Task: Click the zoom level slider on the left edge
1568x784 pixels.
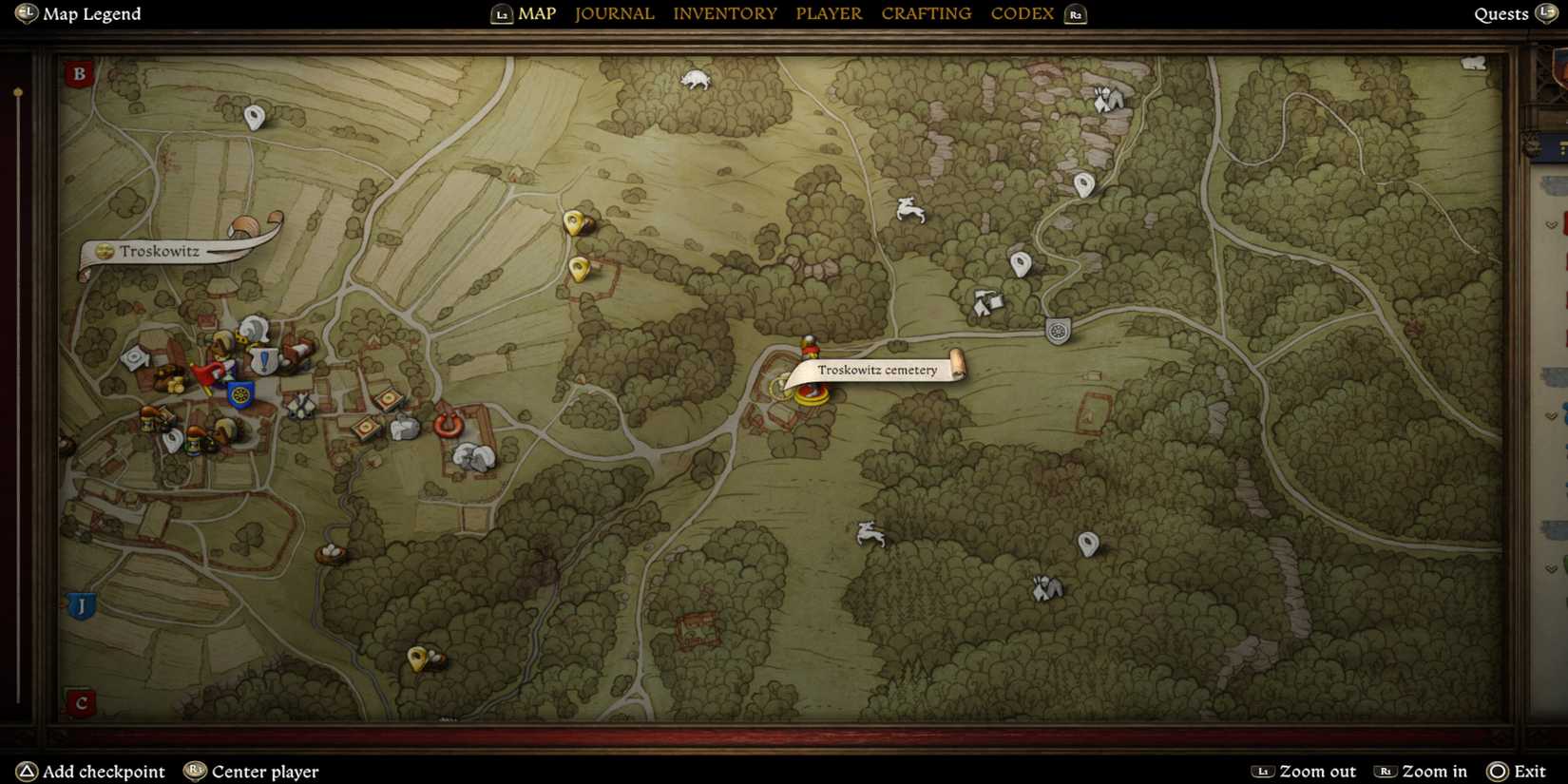Action: 17,92
